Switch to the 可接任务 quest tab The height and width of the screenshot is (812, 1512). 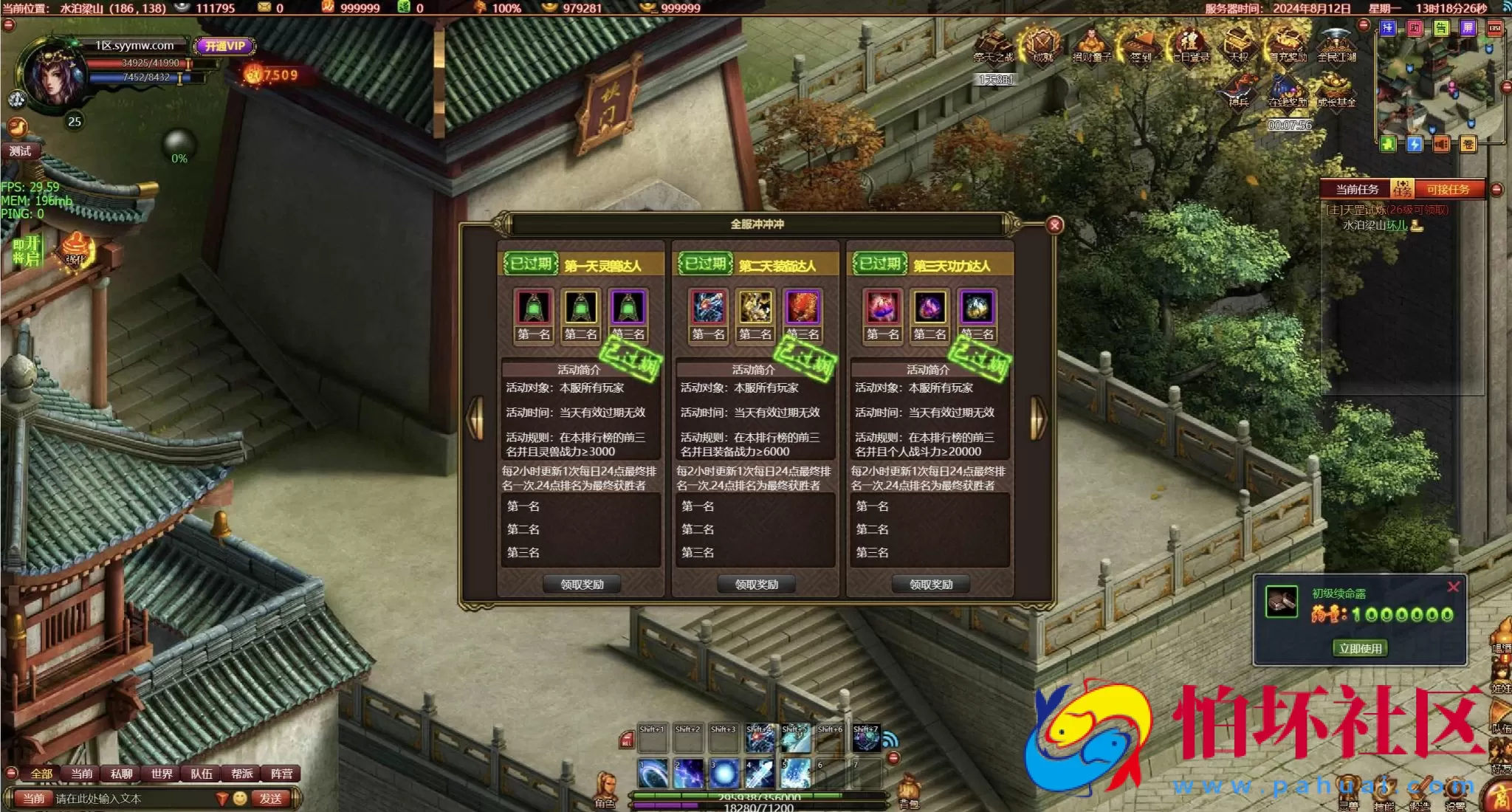pos(1447,190)
